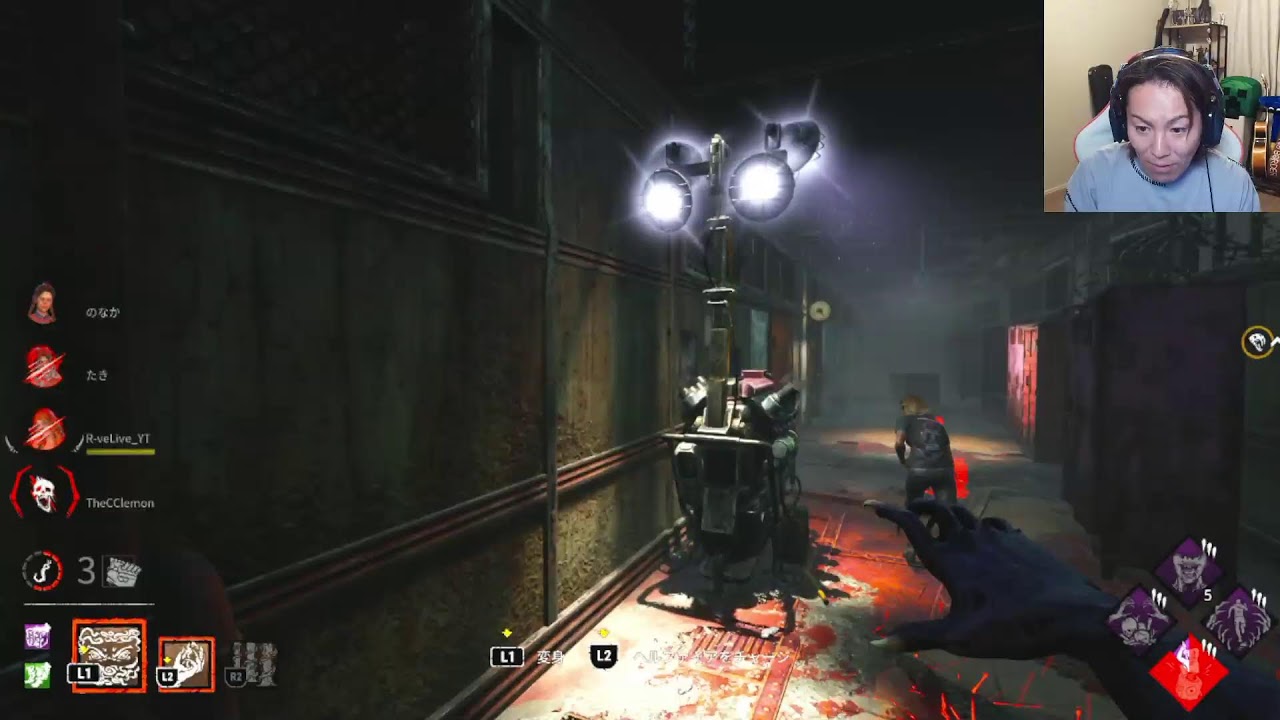Click the R-veLive_YT survivor portrait
This screenshot has width=1280, height=720.
point(45,430)
